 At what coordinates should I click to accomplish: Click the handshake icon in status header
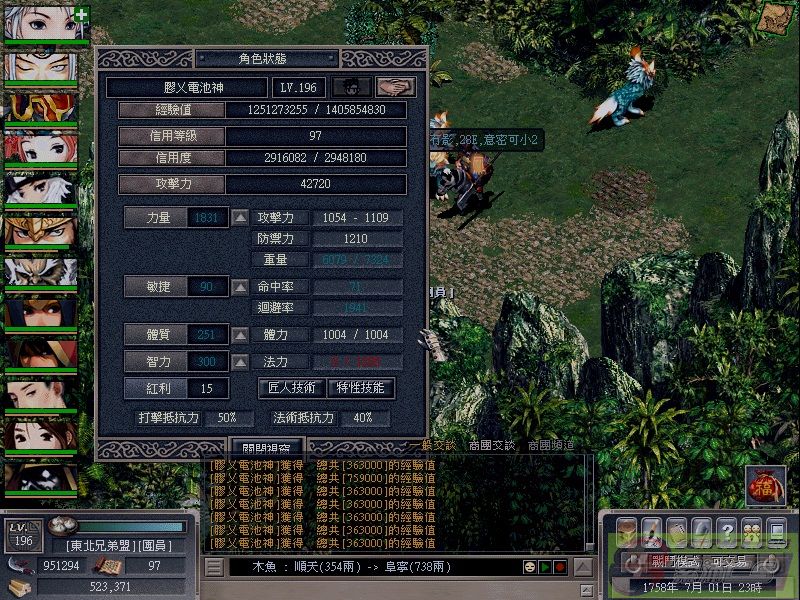[x=396, y=88]
